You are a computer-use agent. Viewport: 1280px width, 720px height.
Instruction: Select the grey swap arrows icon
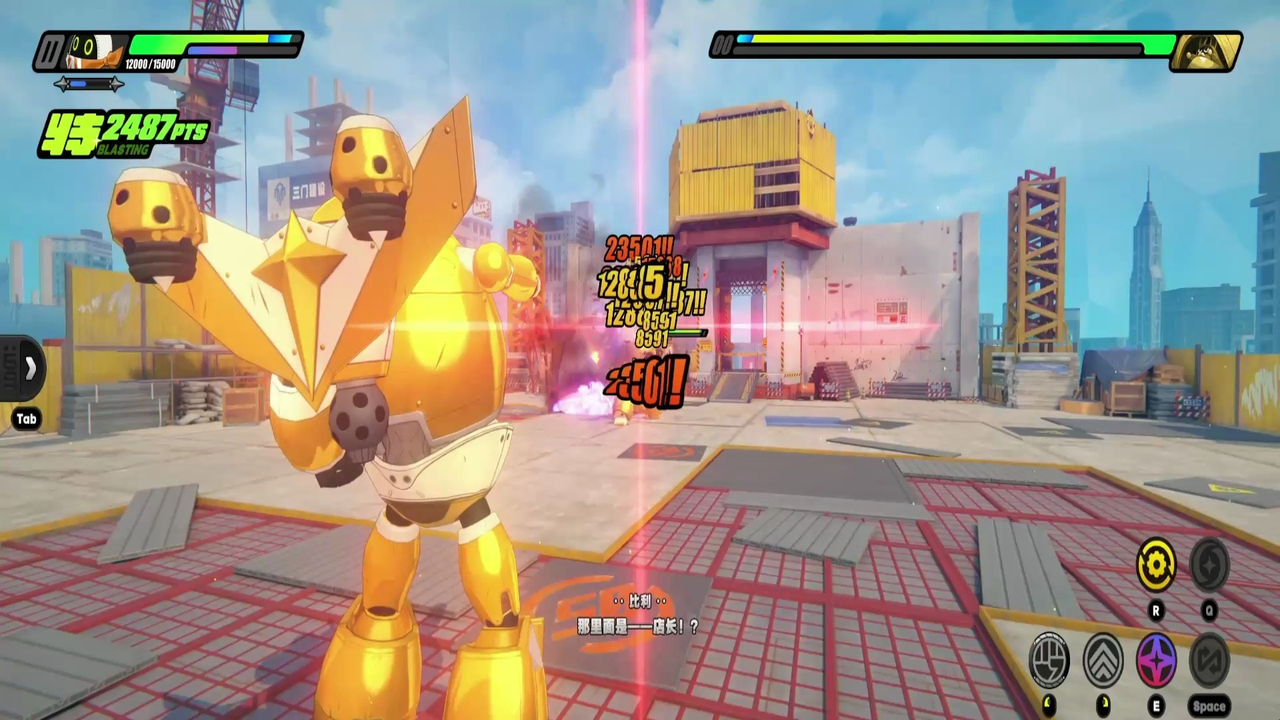point(1209,661)
